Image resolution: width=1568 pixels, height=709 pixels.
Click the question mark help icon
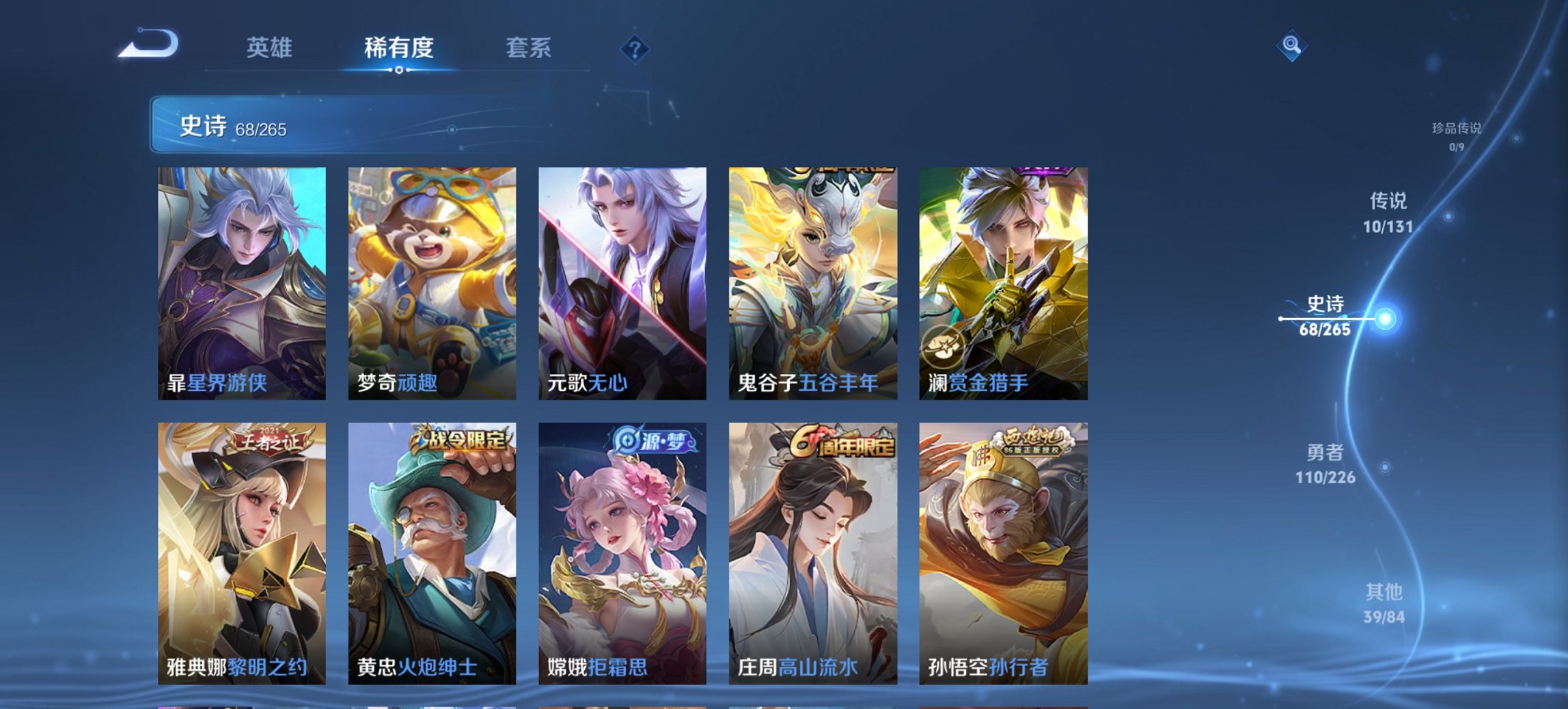coord(634,49)
